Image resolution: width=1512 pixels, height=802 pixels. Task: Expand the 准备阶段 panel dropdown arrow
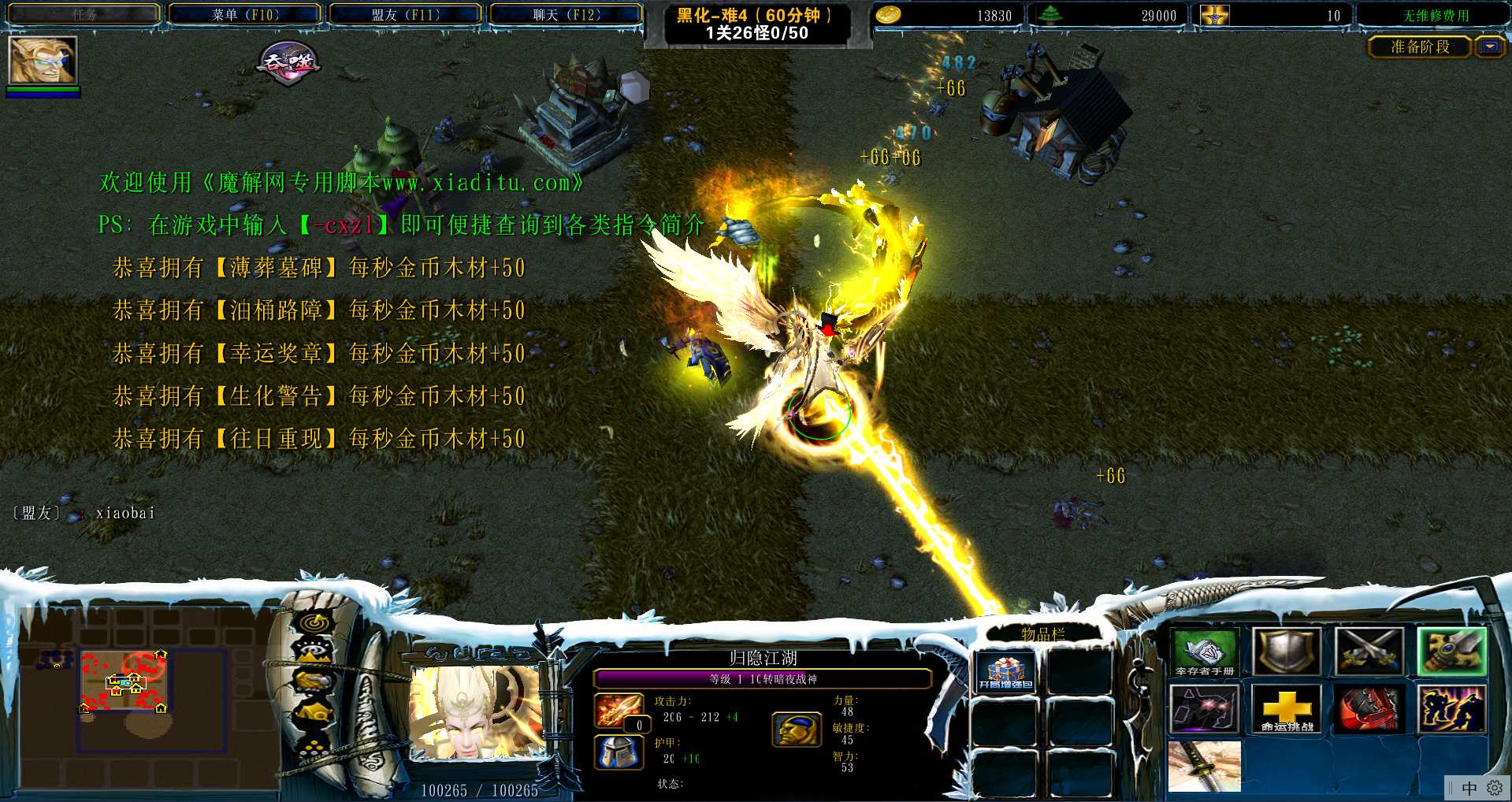[x=1489, y=47]
